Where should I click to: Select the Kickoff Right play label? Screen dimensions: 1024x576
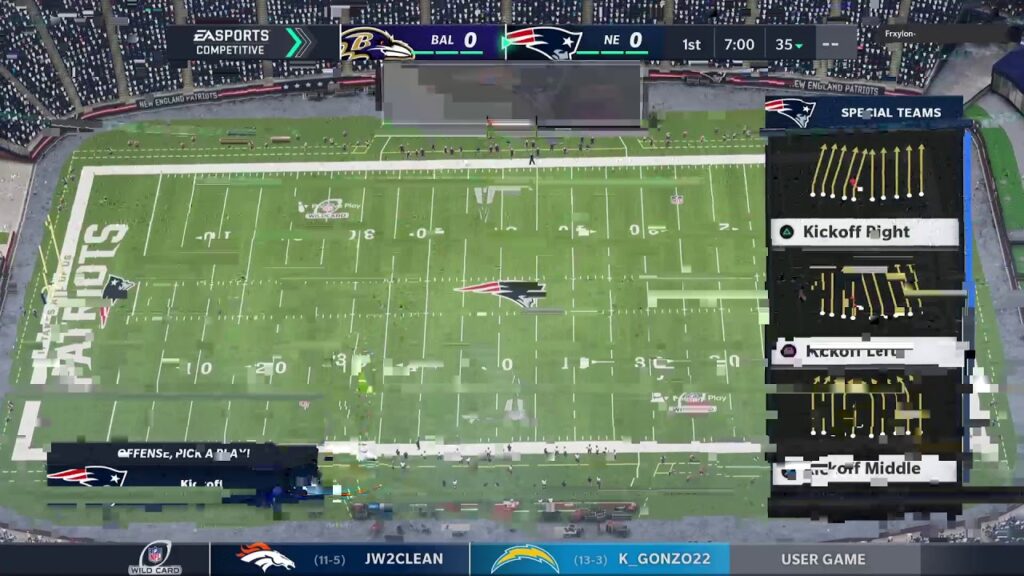(865, 232)
